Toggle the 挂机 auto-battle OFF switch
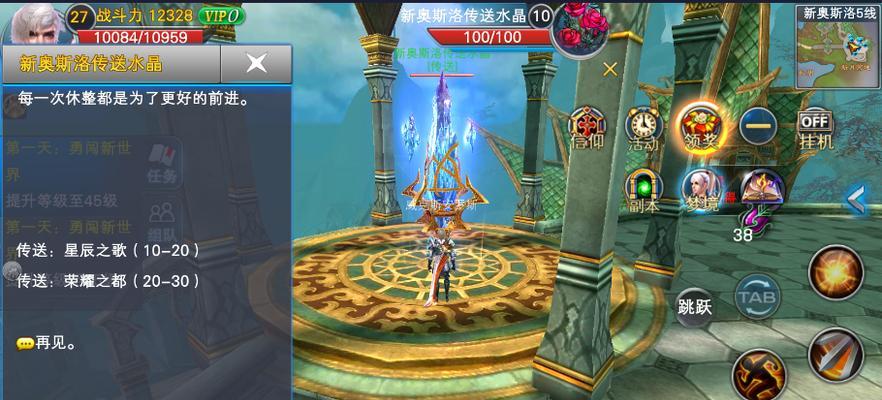Image resolution: width=882 pixels, height=400 pixels. [x=815, y=127]
